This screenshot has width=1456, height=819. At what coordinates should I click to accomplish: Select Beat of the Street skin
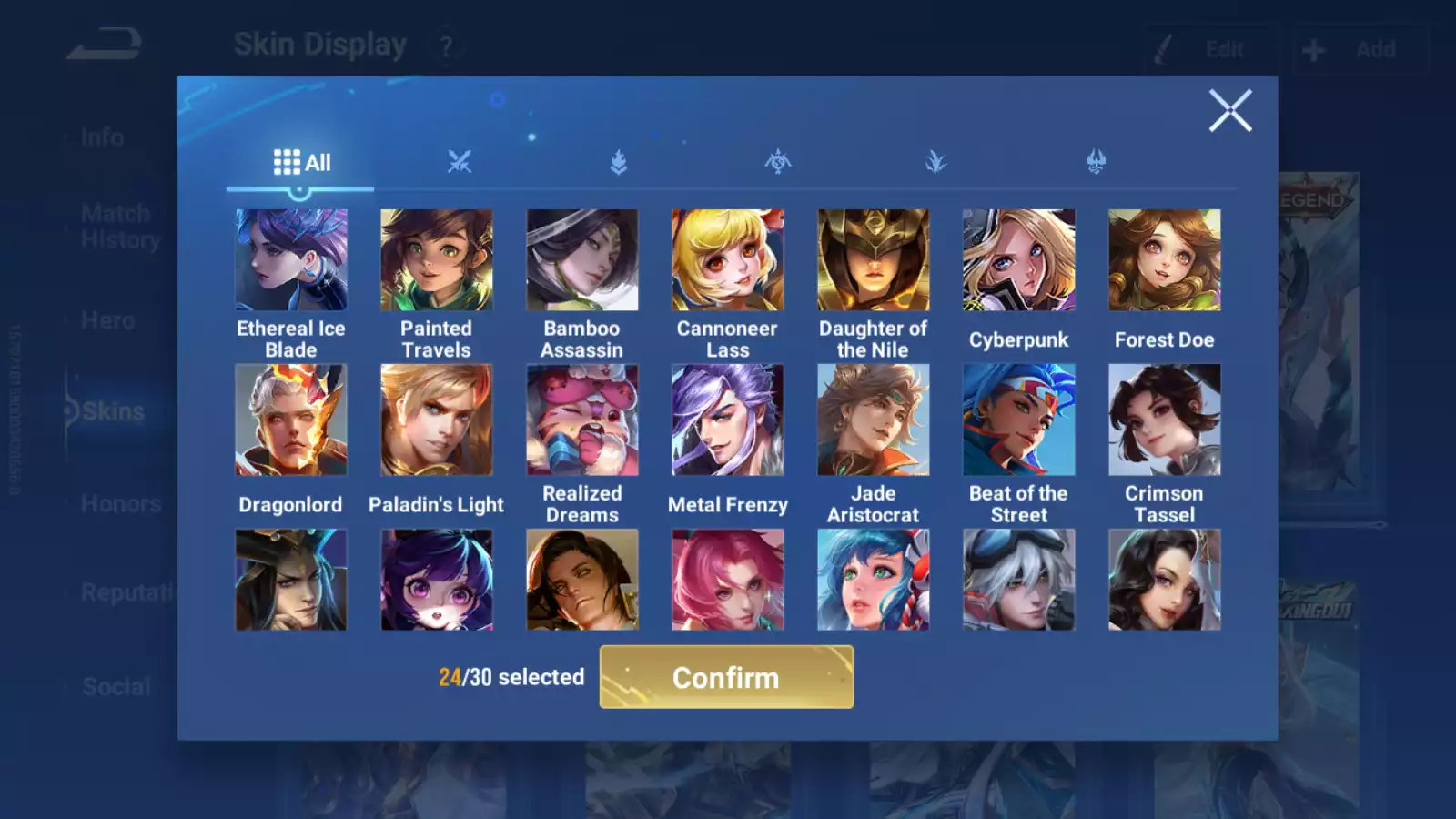pyautogui.click(x=1019, y=420)
